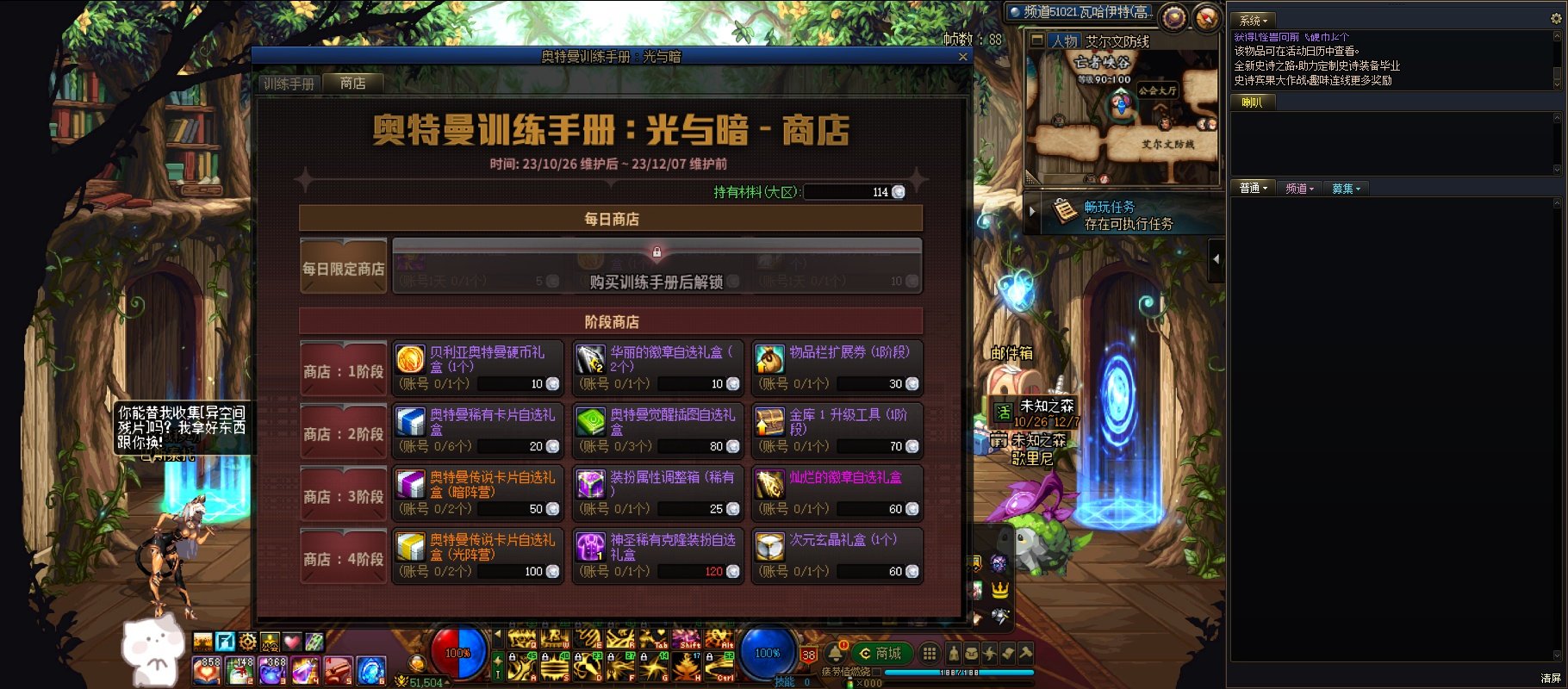The height and width of the screenshot is (689, 1568).
Task: Select the heart-shaped item in quickslot 1
Action: [206, 671]
